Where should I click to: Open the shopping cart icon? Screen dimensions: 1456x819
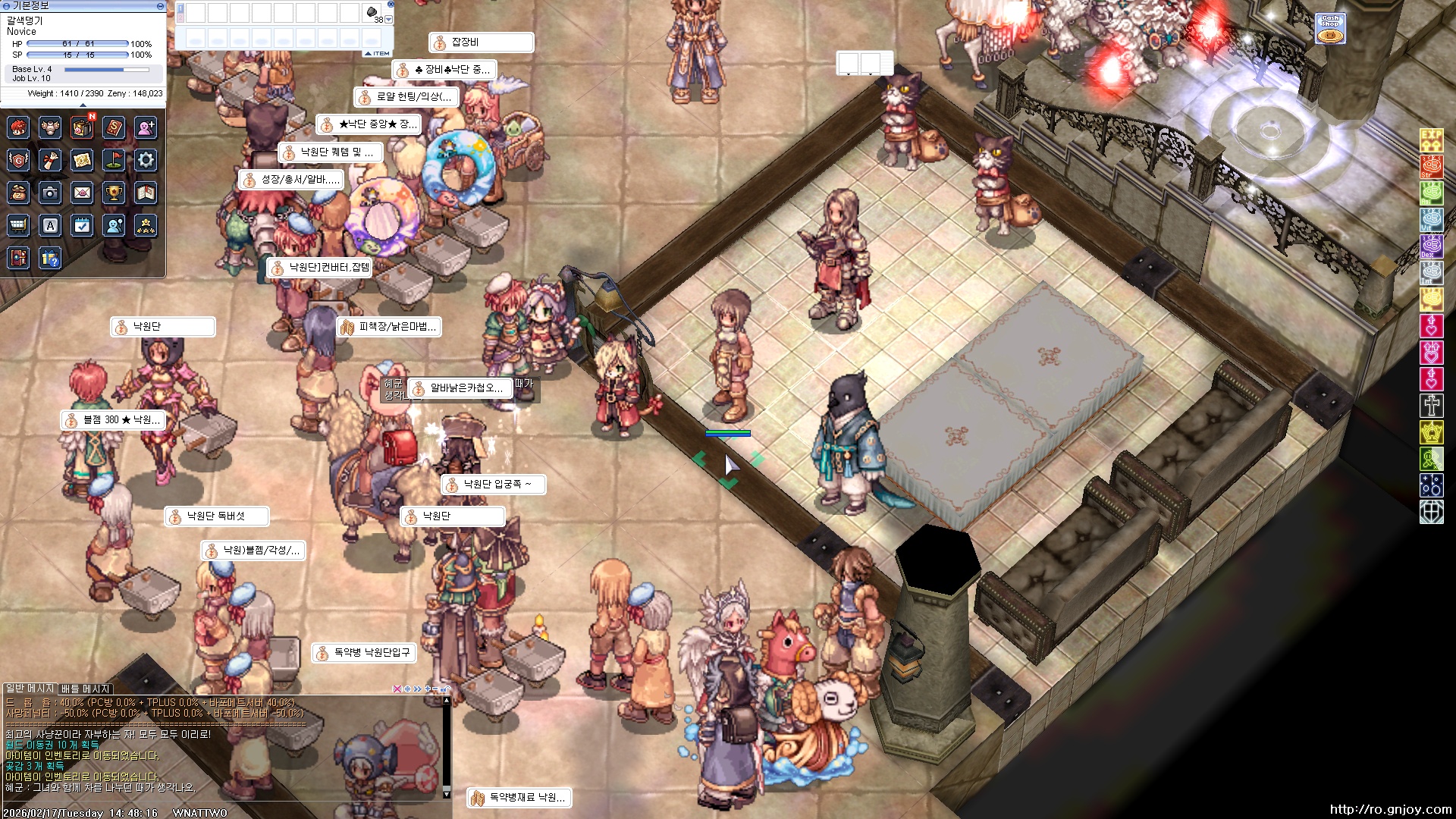click(18, 225)
